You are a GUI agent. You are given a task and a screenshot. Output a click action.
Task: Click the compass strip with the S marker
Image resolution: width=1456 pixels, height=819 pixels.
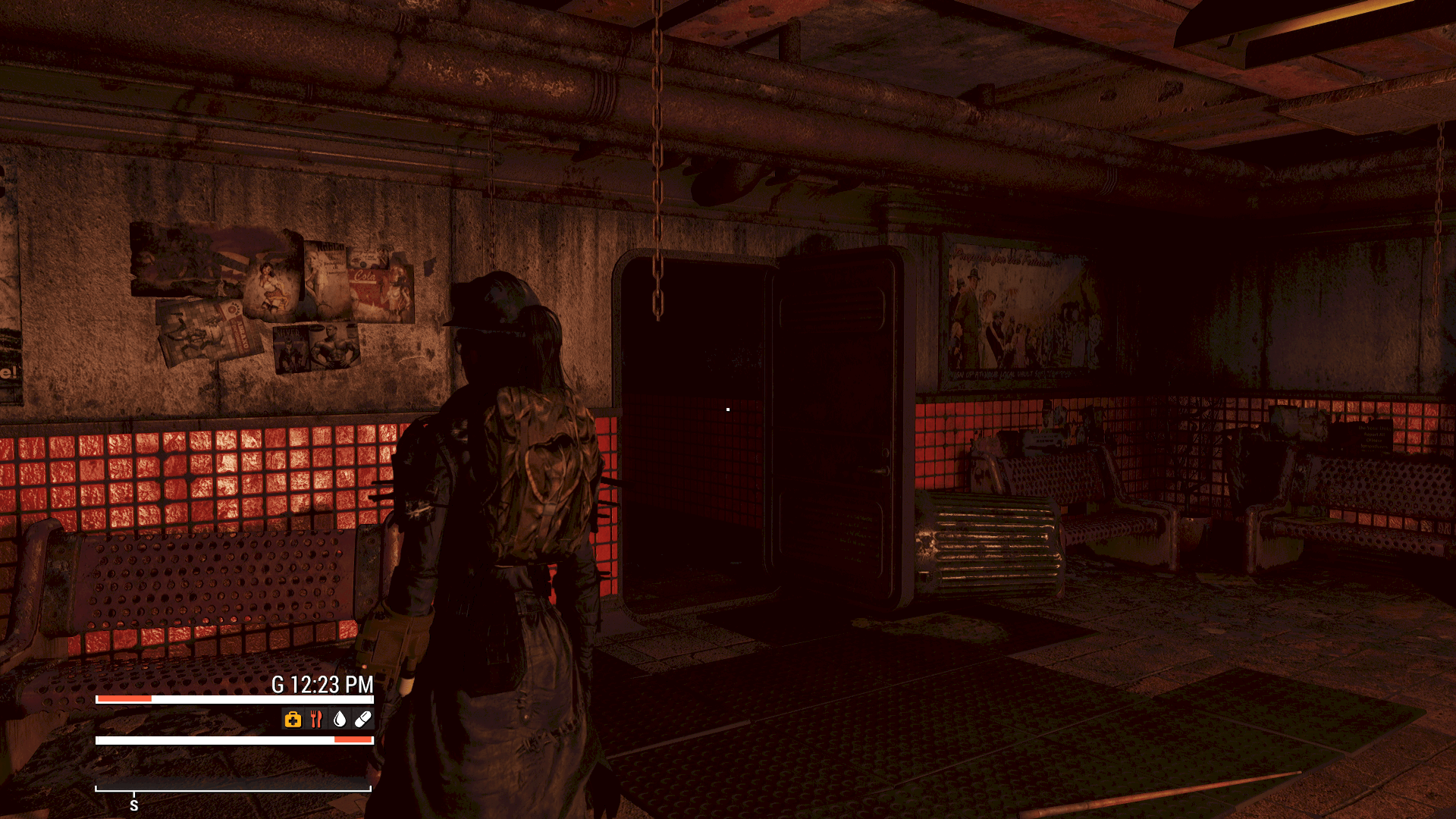[x=233, y=789]
